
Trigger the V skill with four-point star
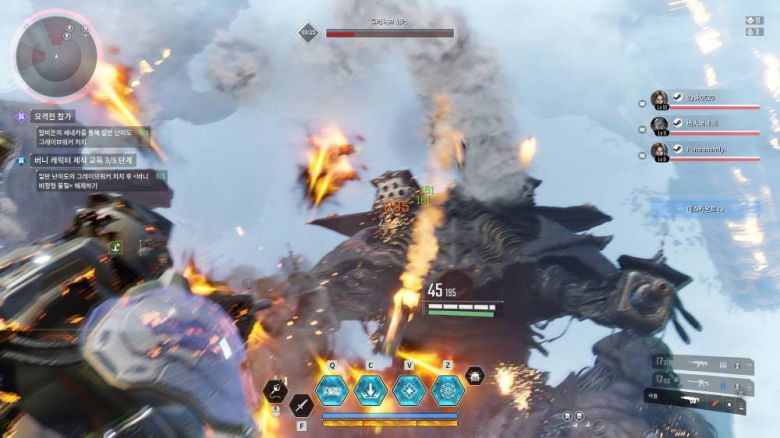(409, 388)
